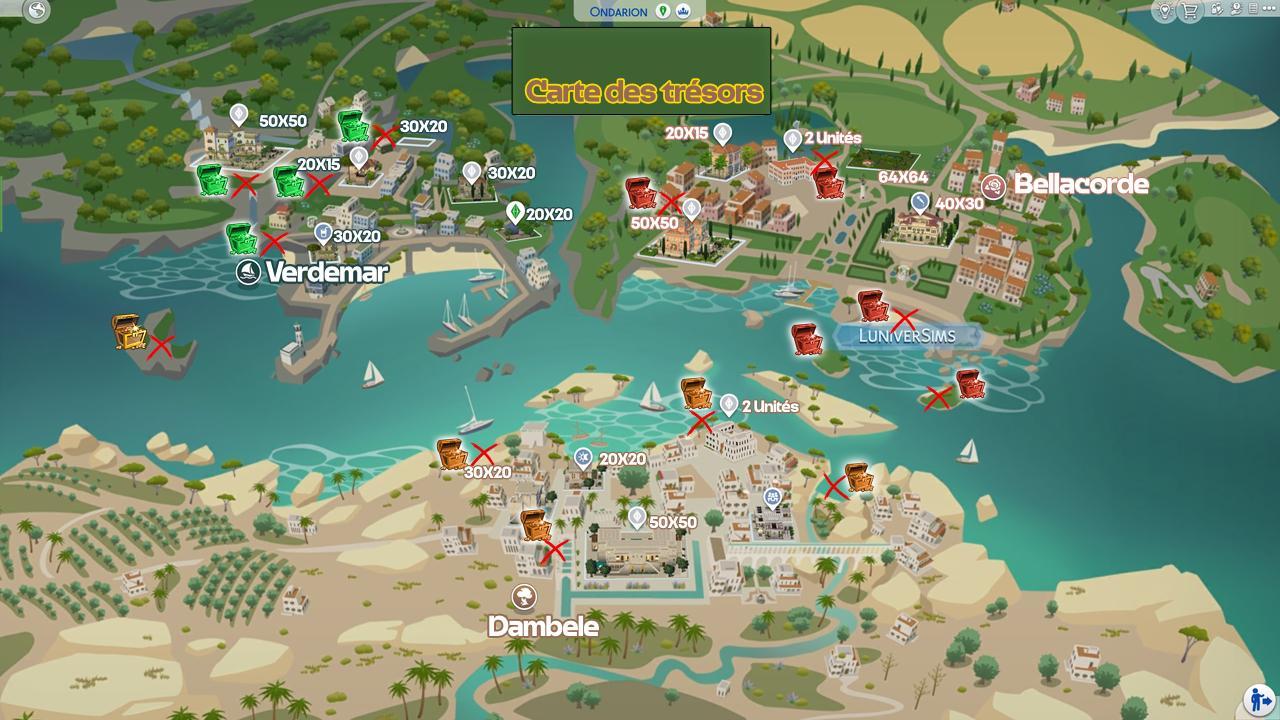Select Dambele's 2 Unités lot pin
The width and height of the screenshot is (1280, 720).
click(x=728, y=404)
